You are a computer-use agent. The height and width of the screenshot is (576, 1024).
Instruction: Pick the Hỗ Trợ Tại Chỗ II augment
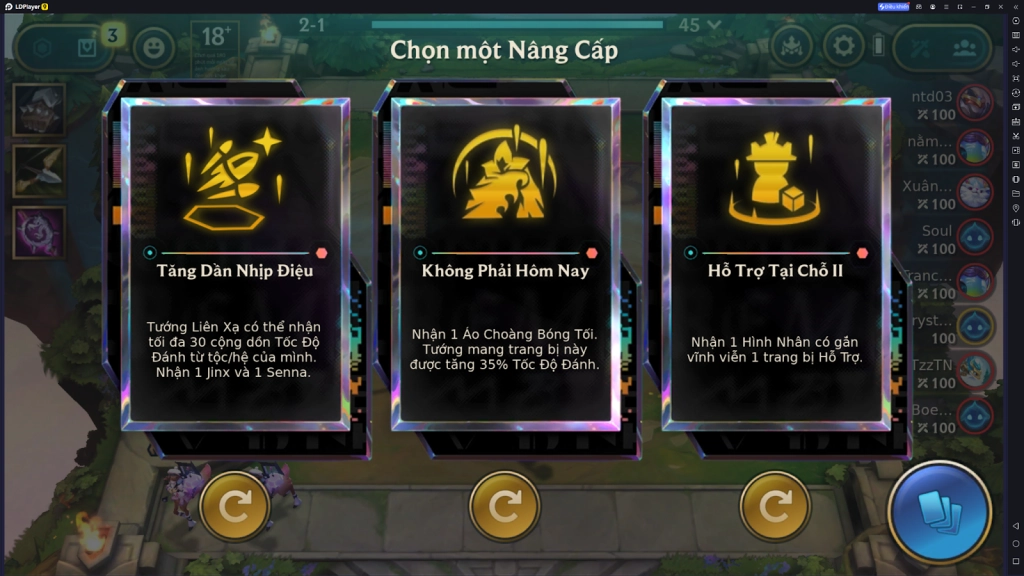point(775,264)
